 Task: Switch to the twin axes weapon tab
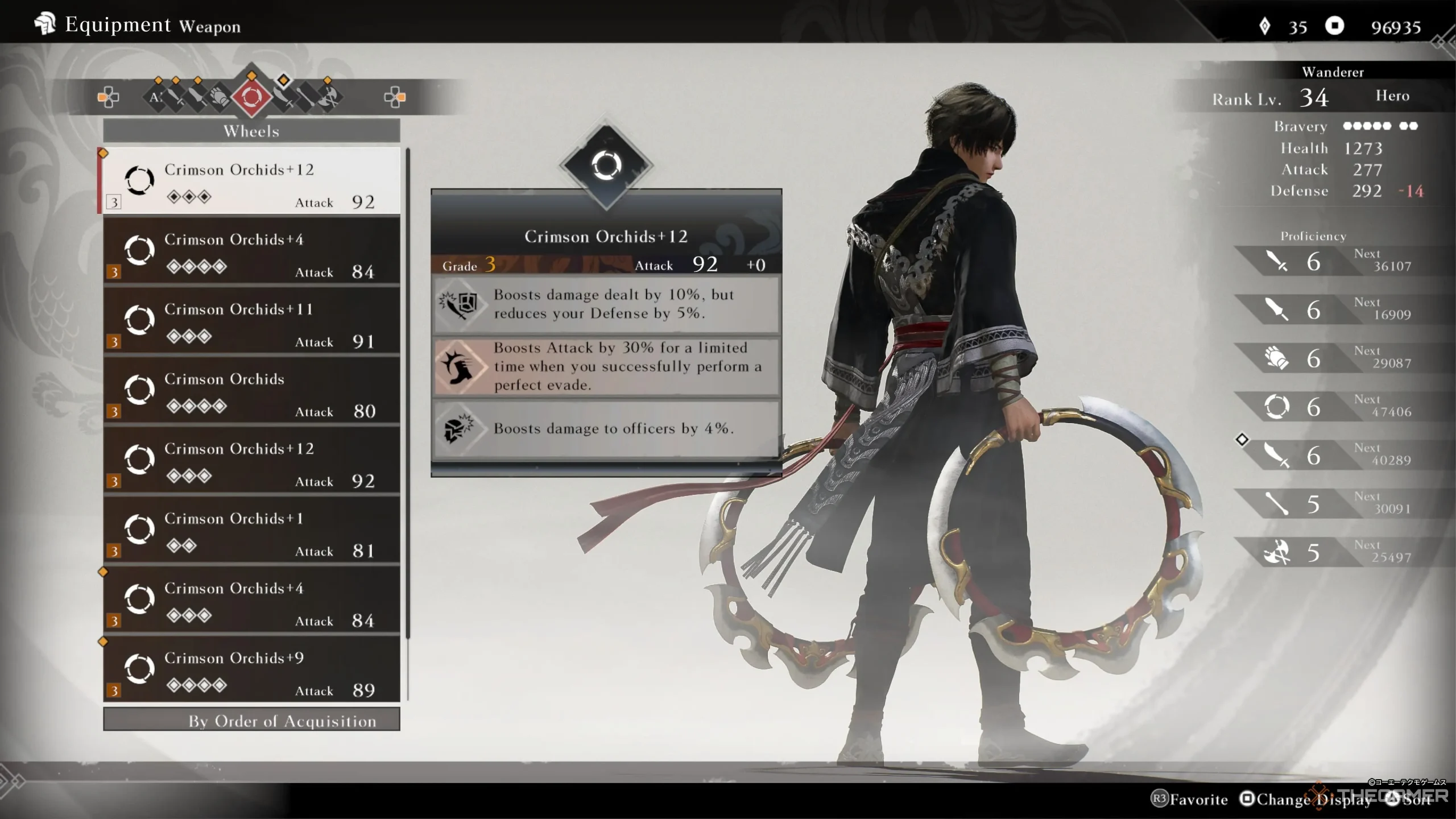click(330, 98)
